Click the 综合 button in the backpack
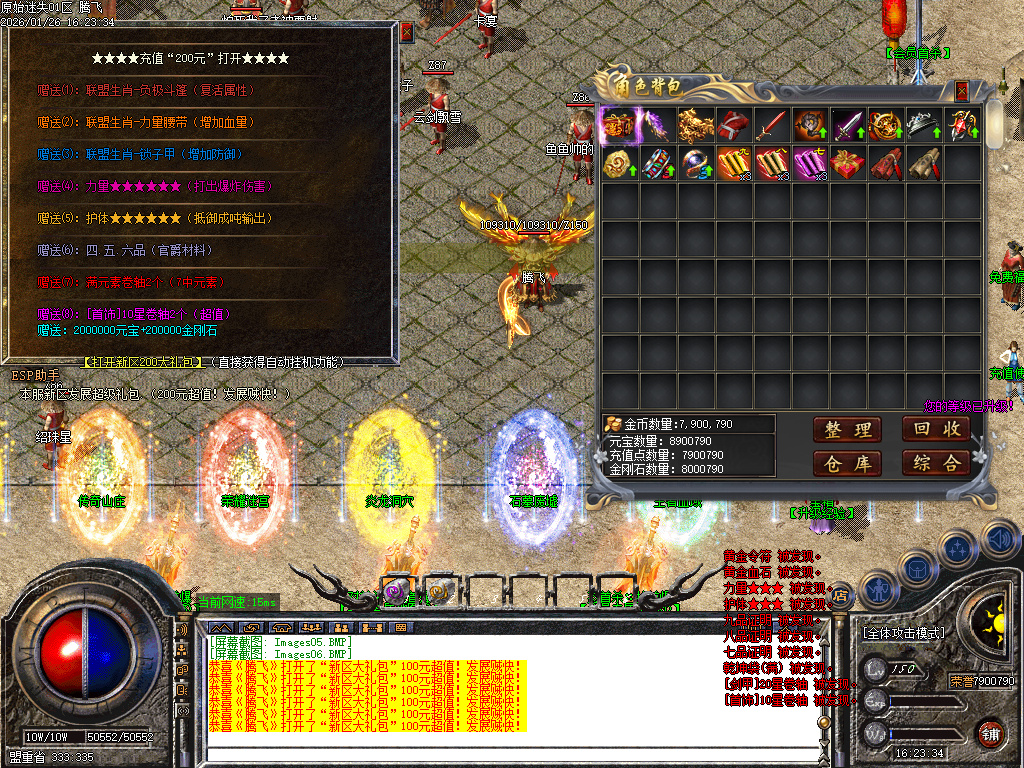The width and height of the screenshot is (1024, 768). [936, 463]
